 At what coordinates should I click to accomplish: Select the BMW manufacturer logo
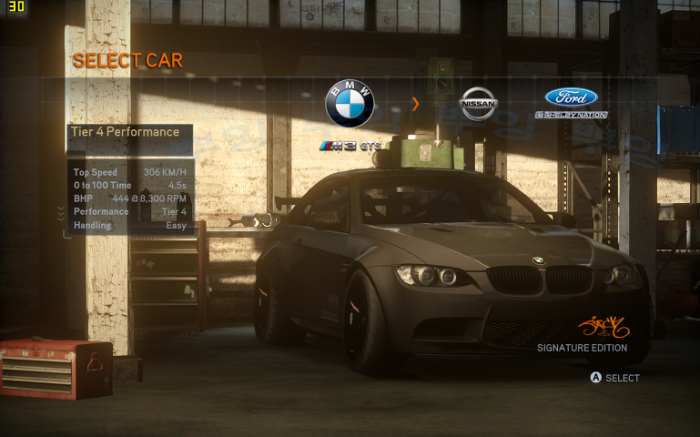click(x=350, y=104)
